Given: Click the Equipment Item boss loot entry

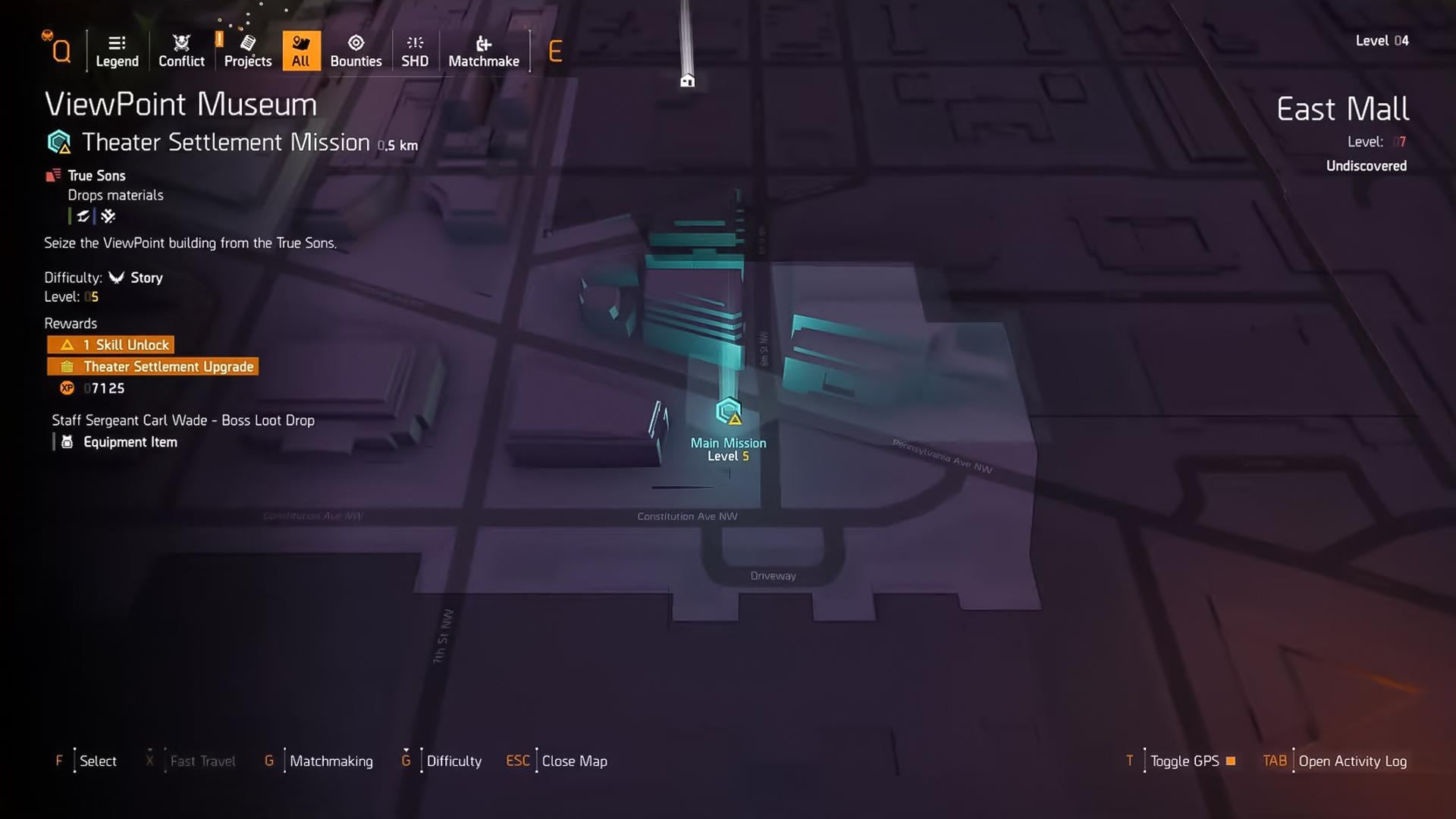Looking at the screenshot, I should click(x=130, y=442).
